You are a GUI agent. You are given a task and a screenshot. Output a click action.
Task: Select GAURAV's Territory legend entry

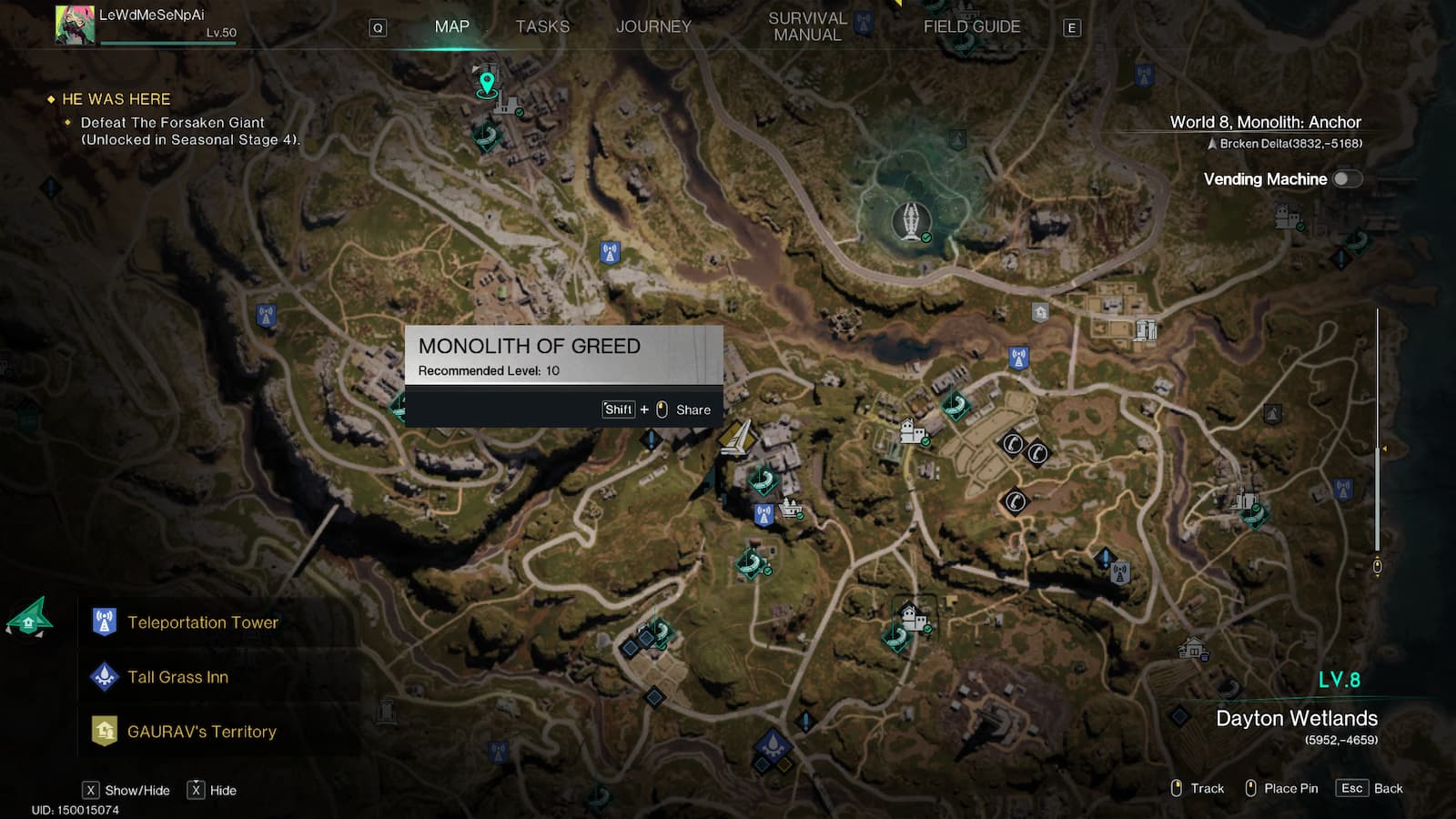click(201, 732)
